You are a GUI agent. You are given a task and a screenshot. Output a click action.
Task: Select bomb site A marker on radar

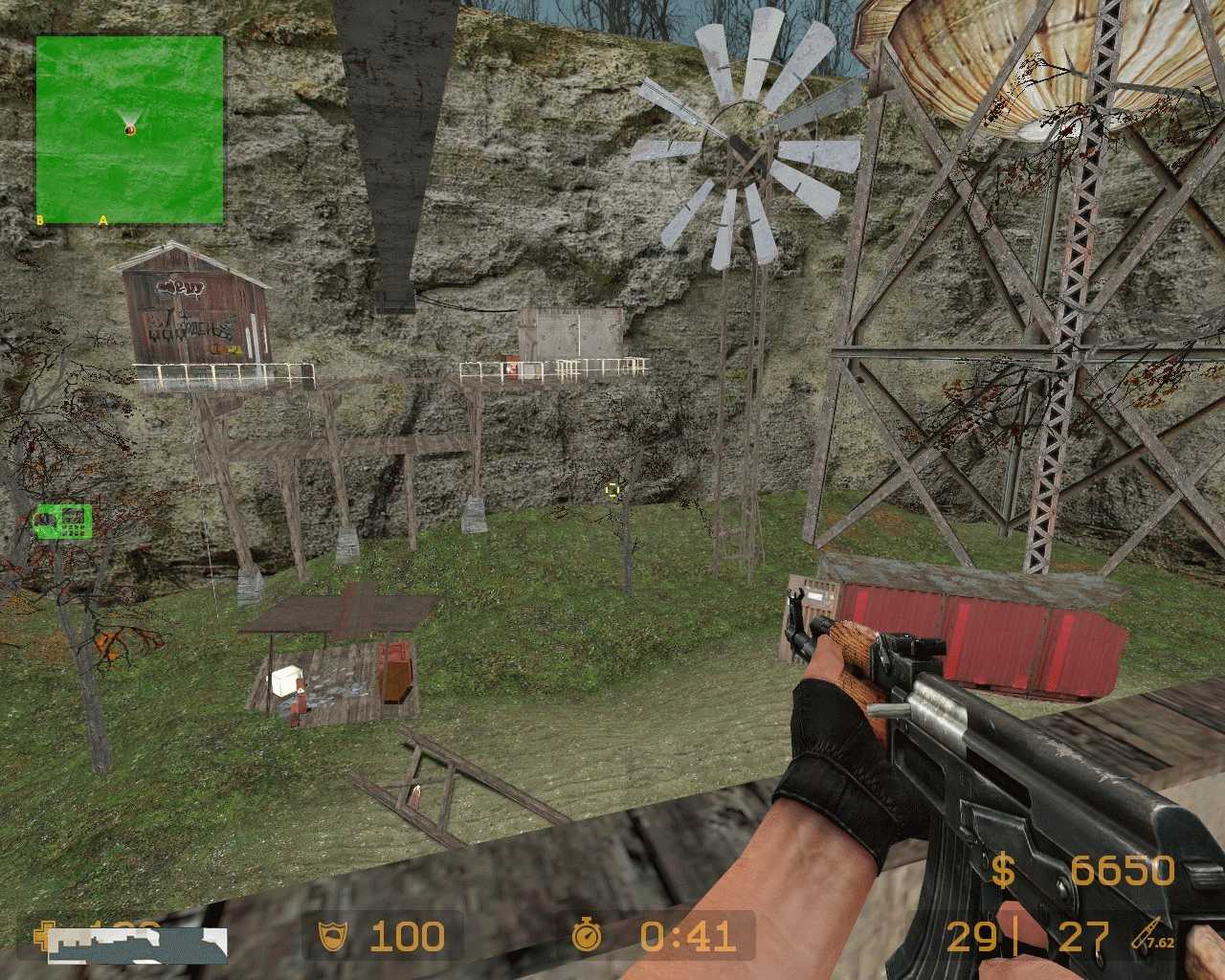pyautogui.click(x=103, y=220)
